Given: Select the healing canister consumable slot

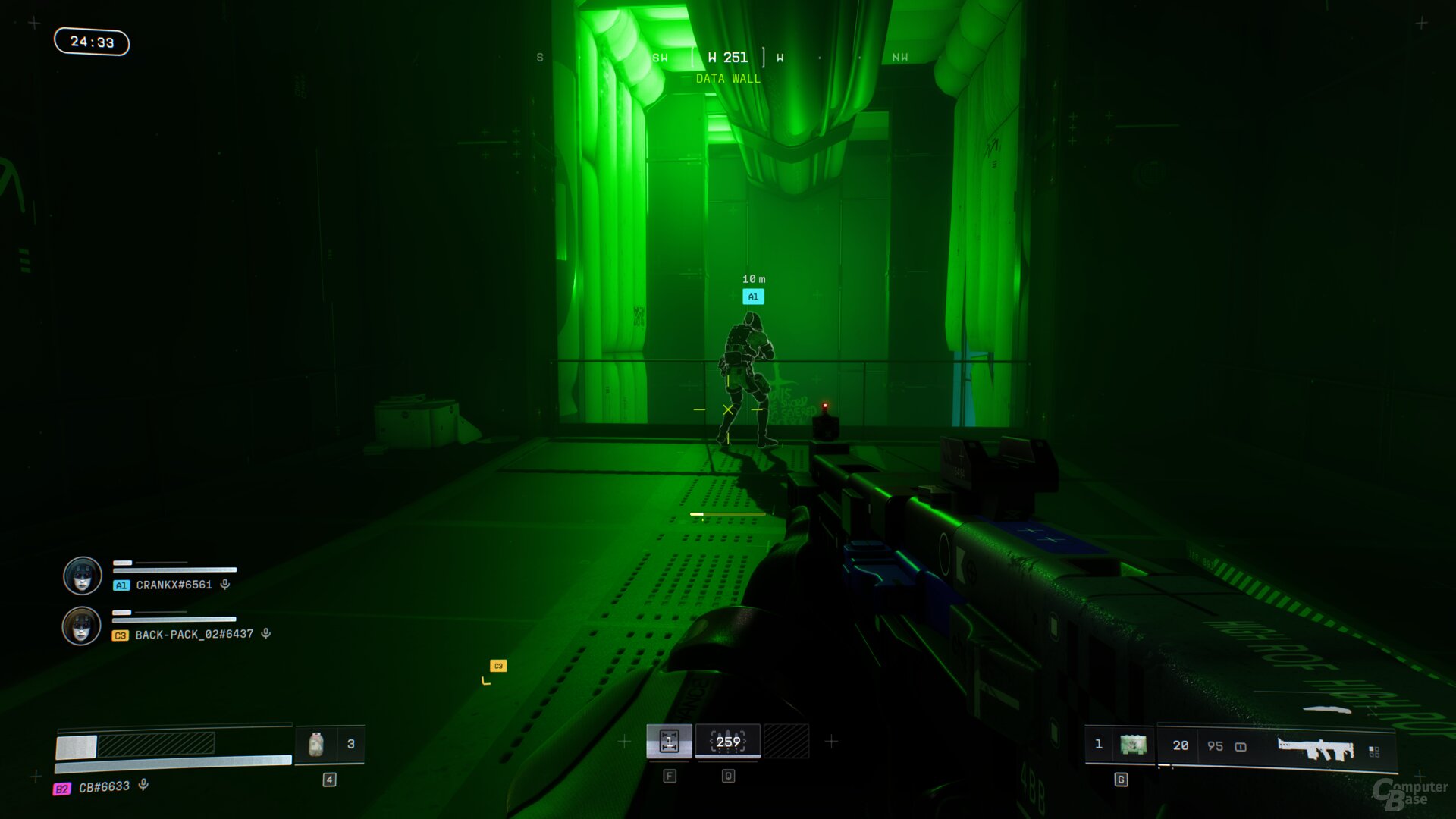Looking at the screenshot, I should click(x=317, y=745).
